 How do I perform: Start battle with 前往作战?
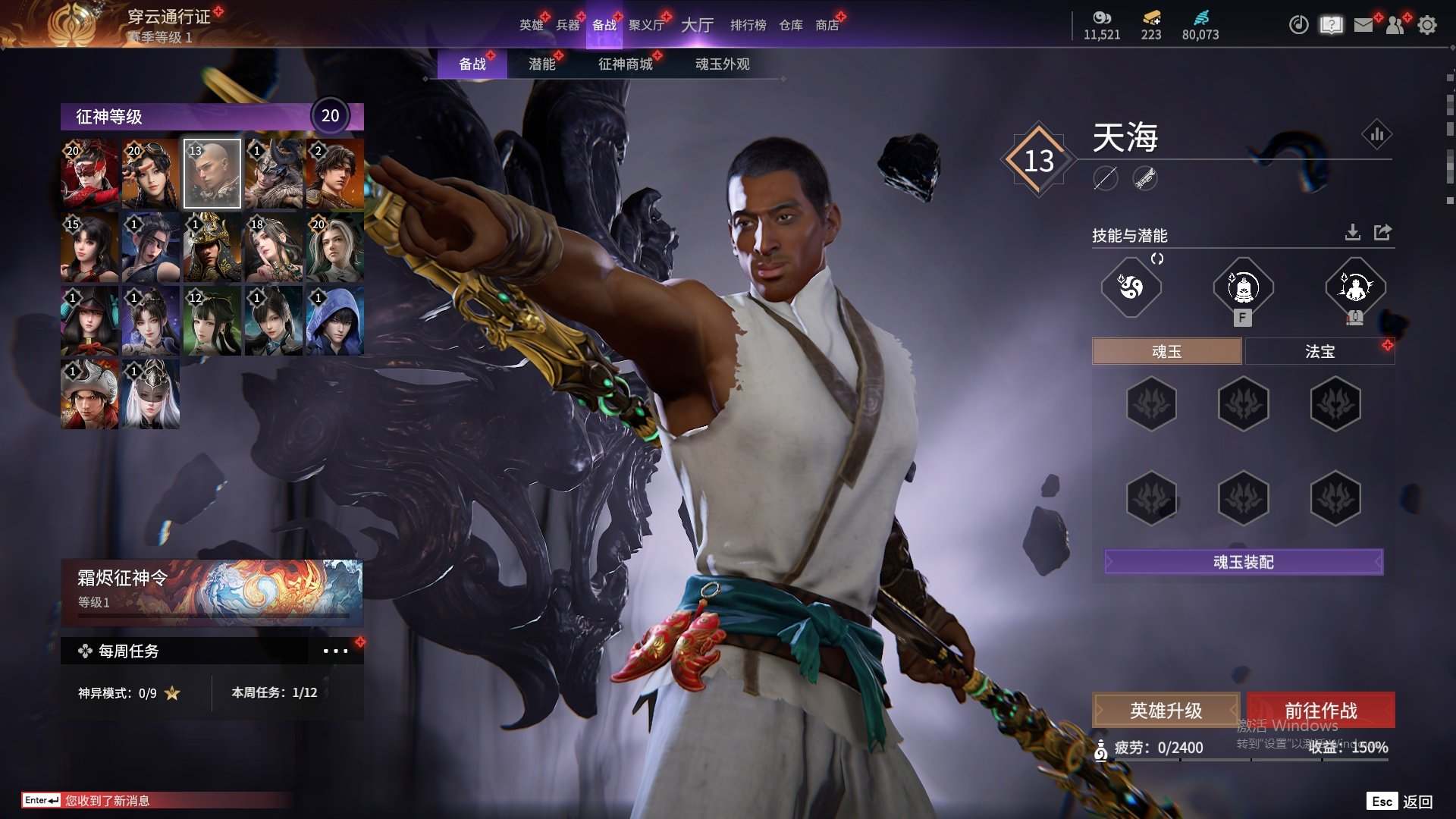(1320, 711)
